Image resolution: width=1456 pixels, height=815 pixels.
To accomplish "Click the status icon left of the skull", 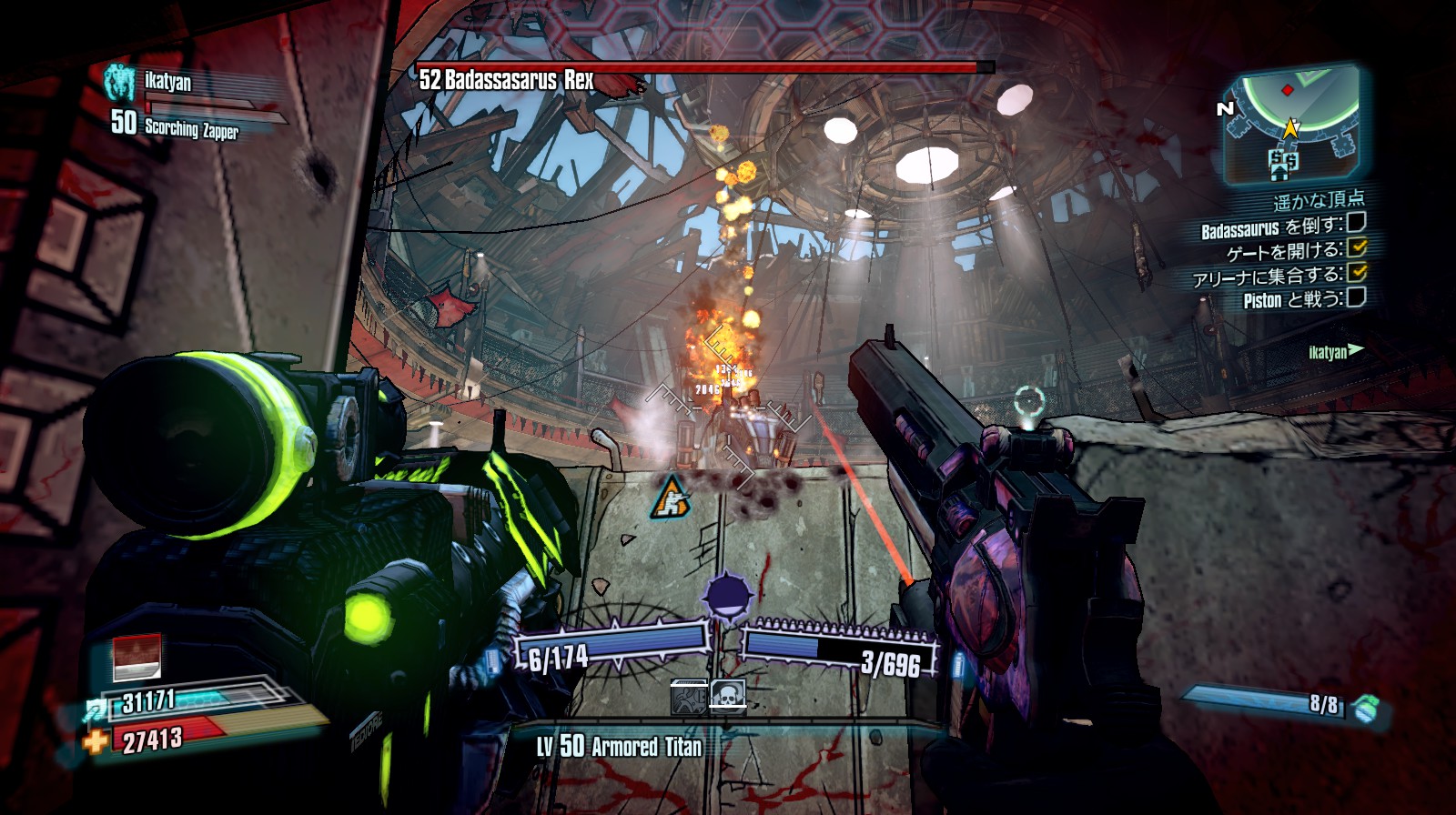I will [x=689, y=698].
